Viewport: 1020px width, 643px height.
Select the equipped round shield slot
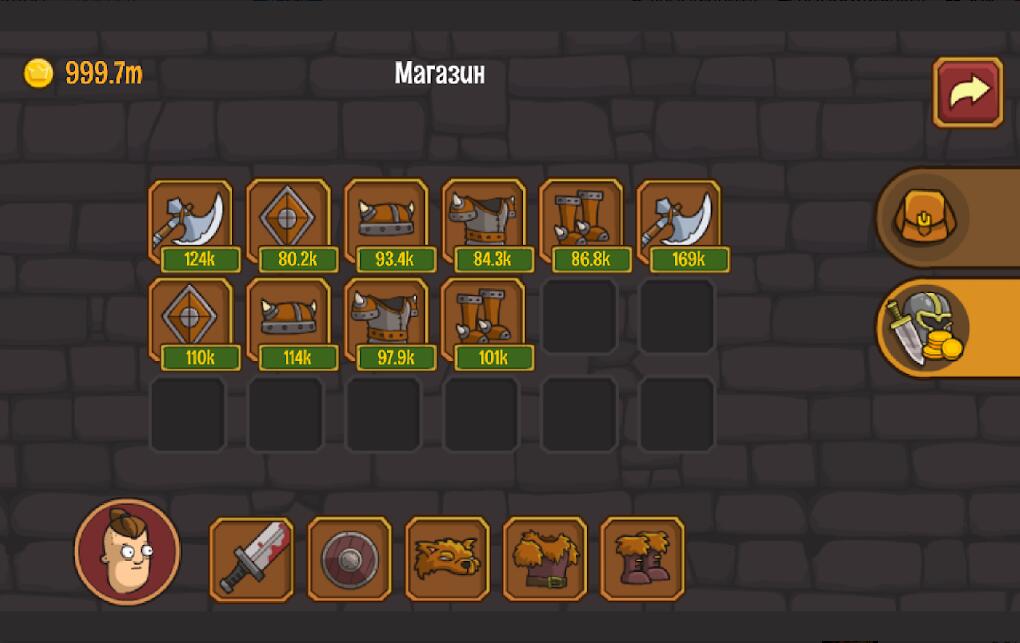point(349,559)
